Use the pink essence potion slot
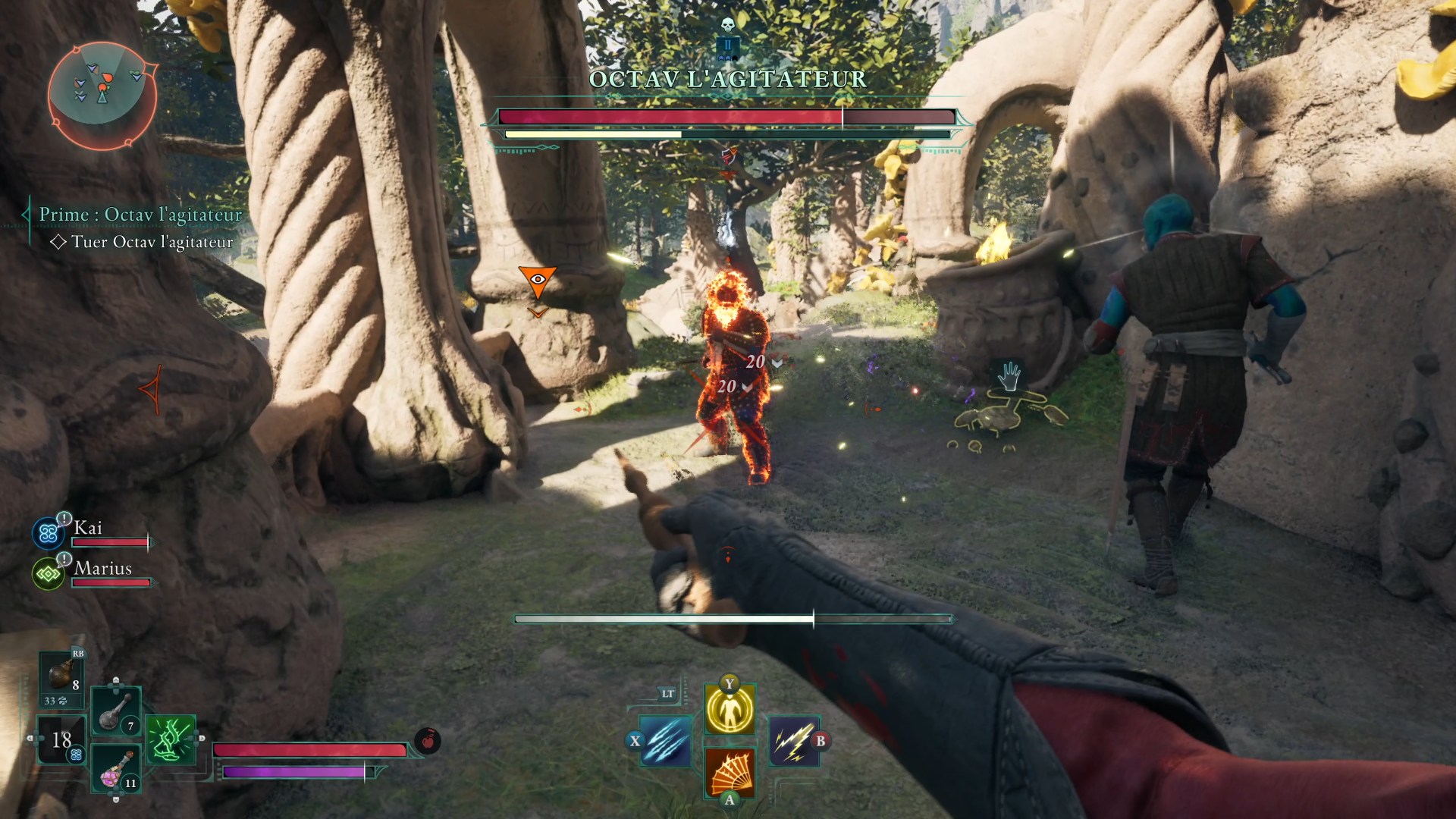The height and width of the screenshot is (819, 1456). click(116, 767)
